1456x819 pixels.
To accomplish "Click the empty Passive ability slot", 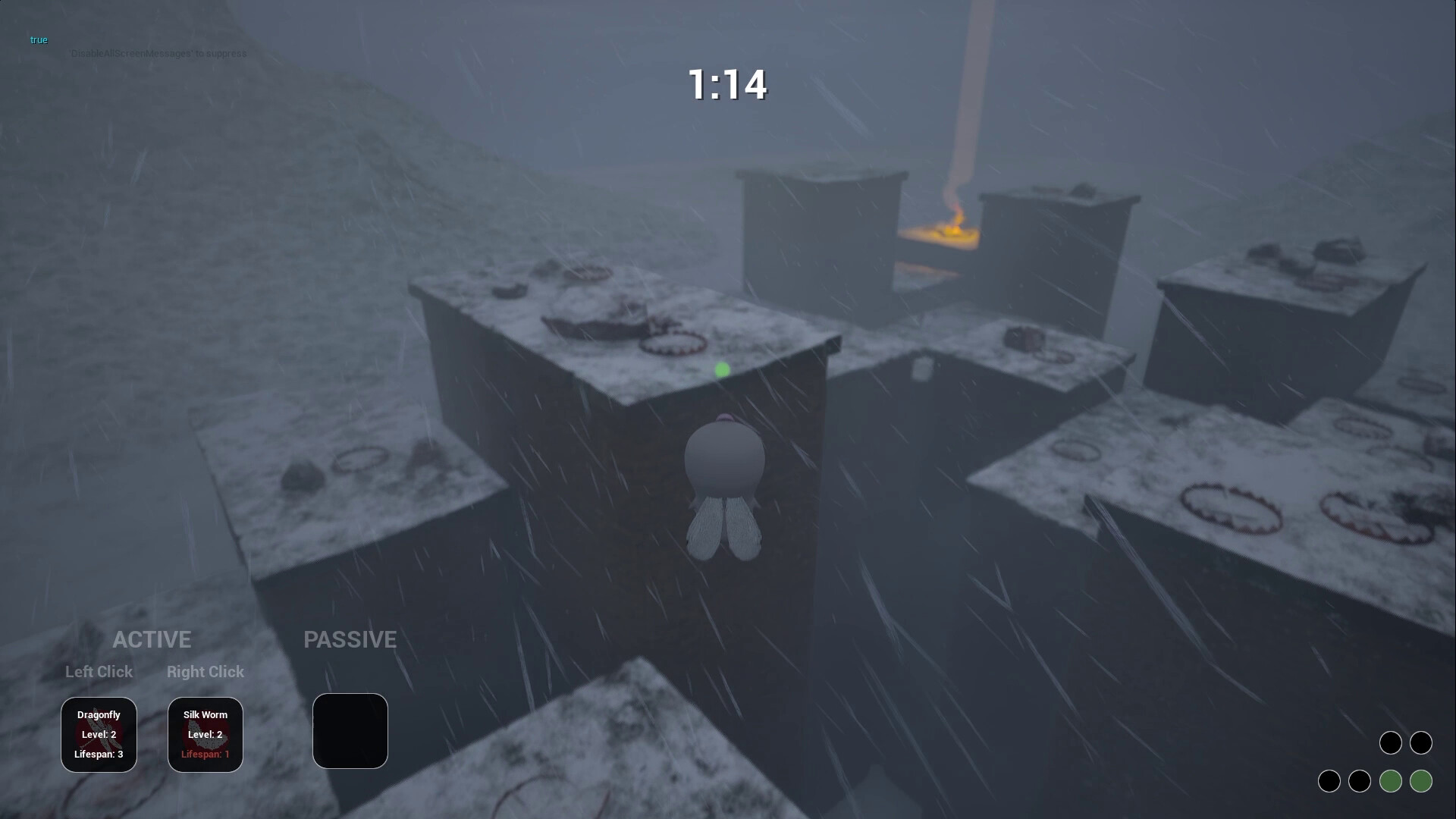I will [350, 730].
